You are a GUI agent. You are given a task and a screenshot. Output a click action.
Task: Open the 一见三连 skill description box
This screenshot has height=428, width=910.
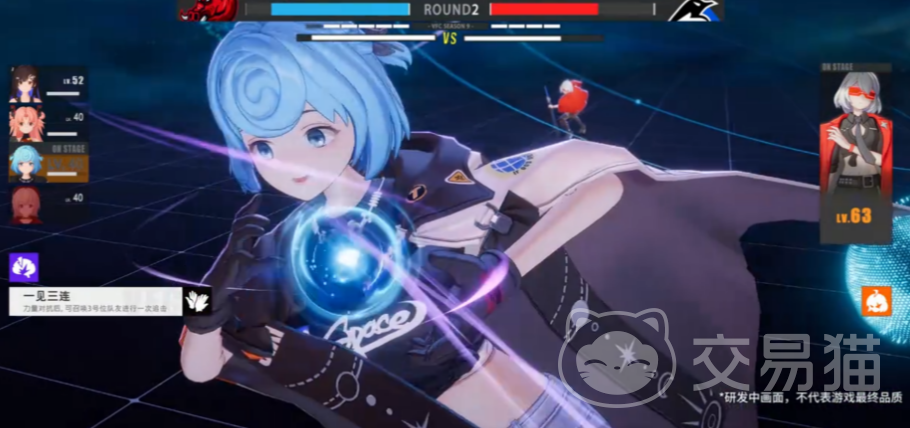tap(94, 301)
